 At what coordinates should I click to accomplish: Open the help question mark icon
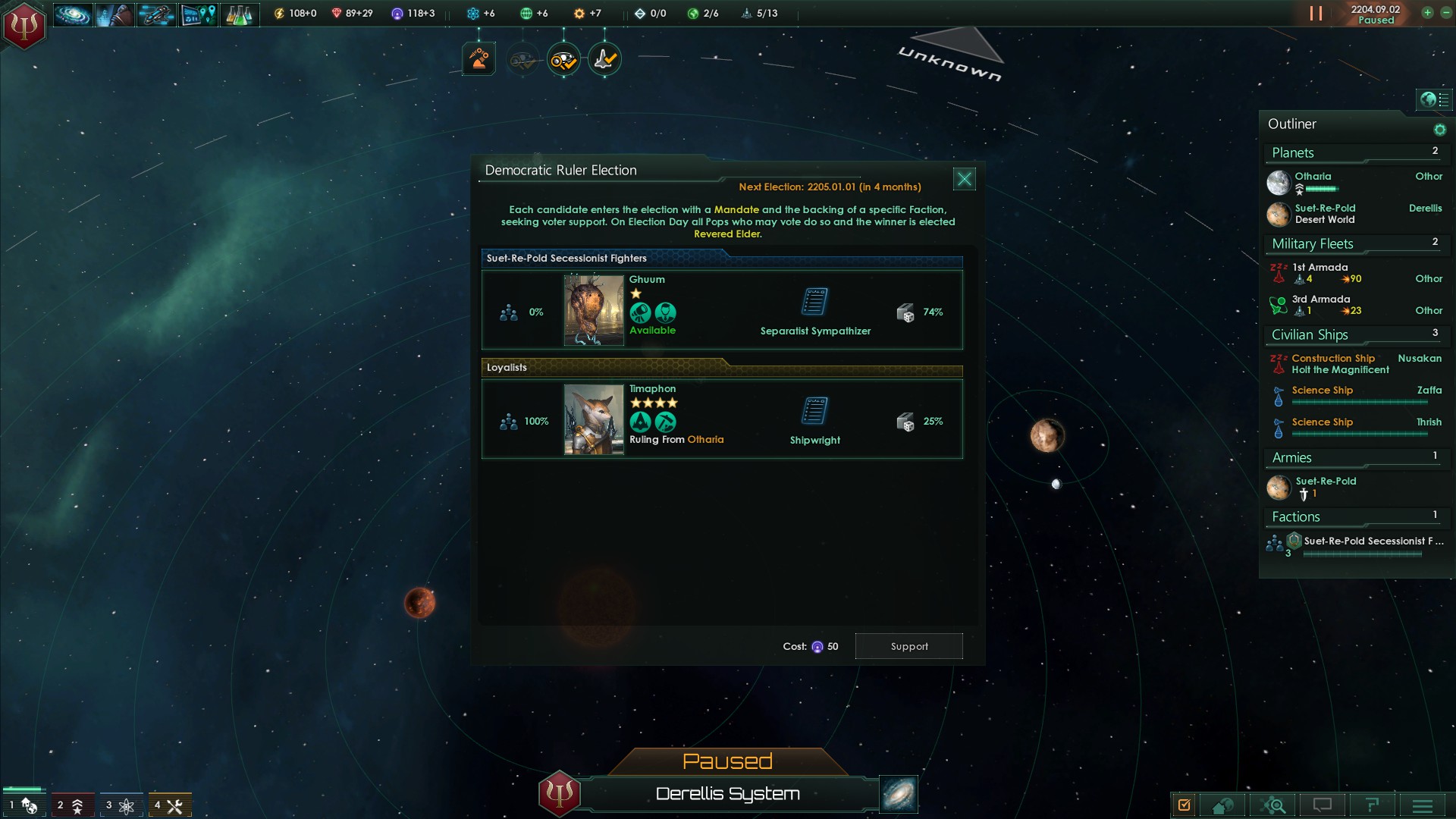[1371, 805]
